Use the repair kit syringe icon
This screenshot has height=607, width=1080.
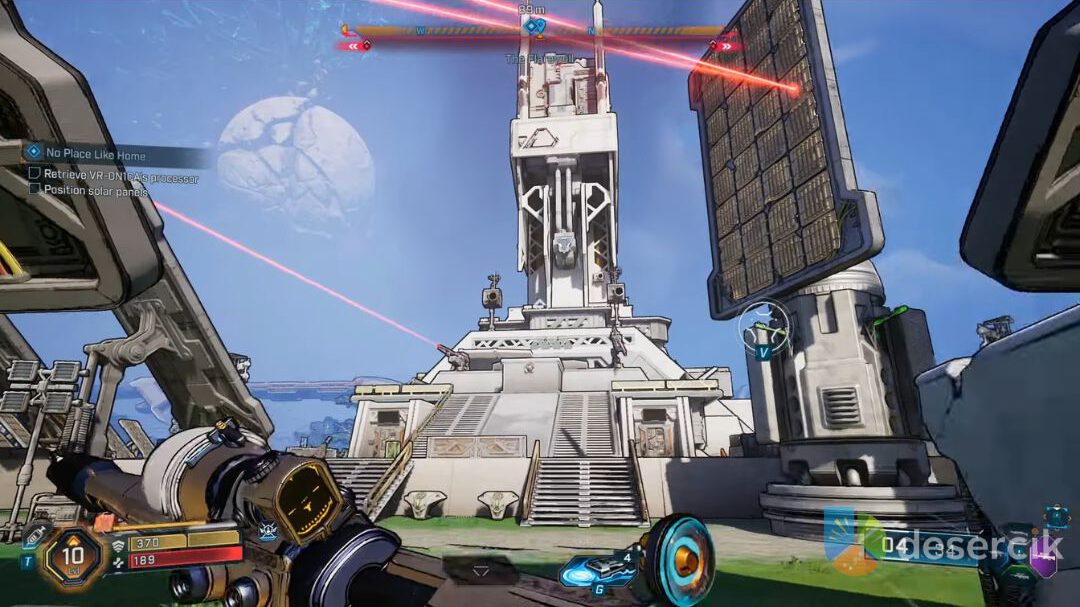point(34,537)
